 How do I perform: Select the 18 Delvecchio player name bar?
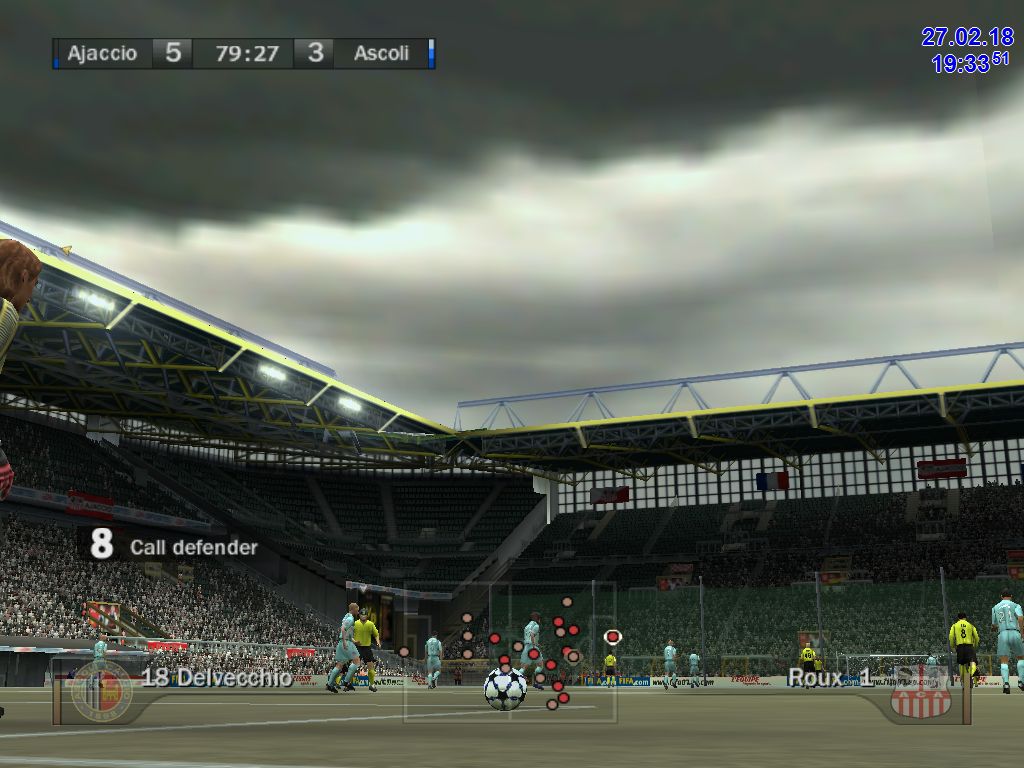click(x=217, y=678)
